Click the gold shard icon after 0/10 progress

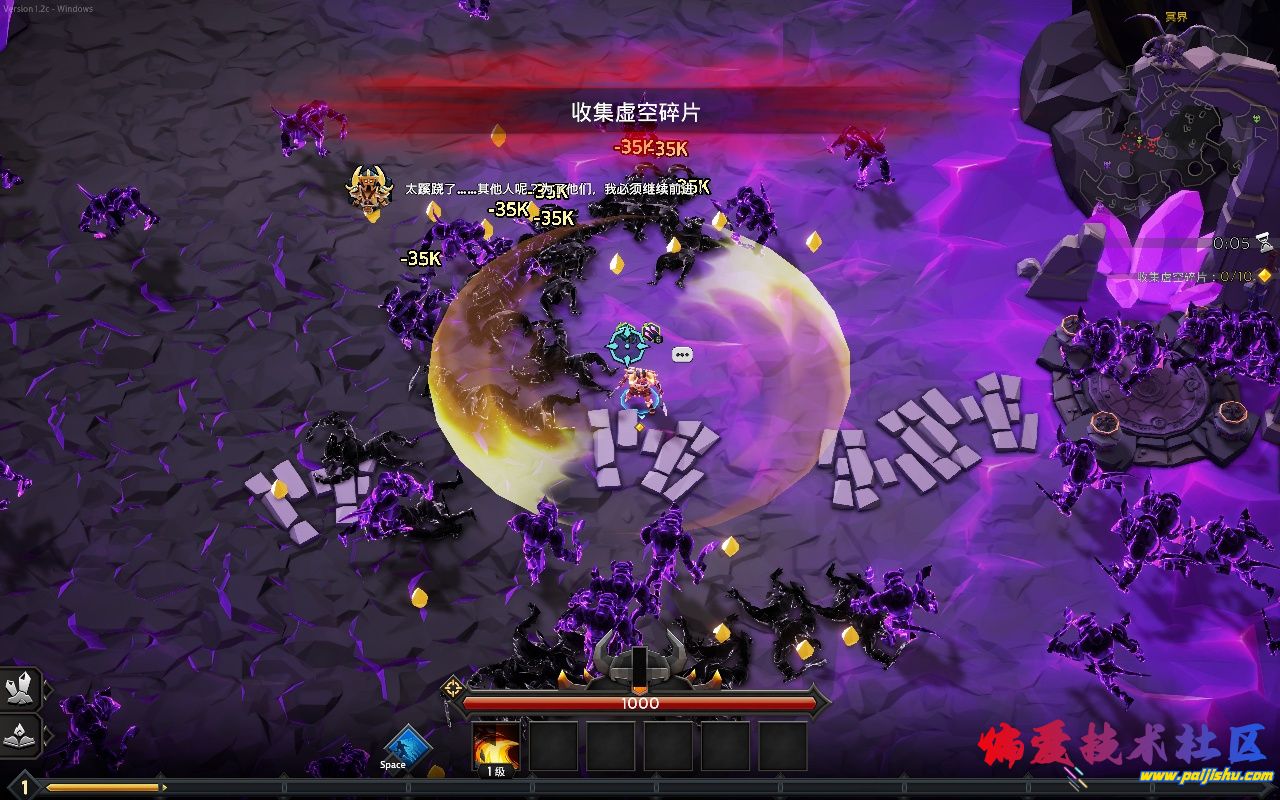[x=1262, y=276]
